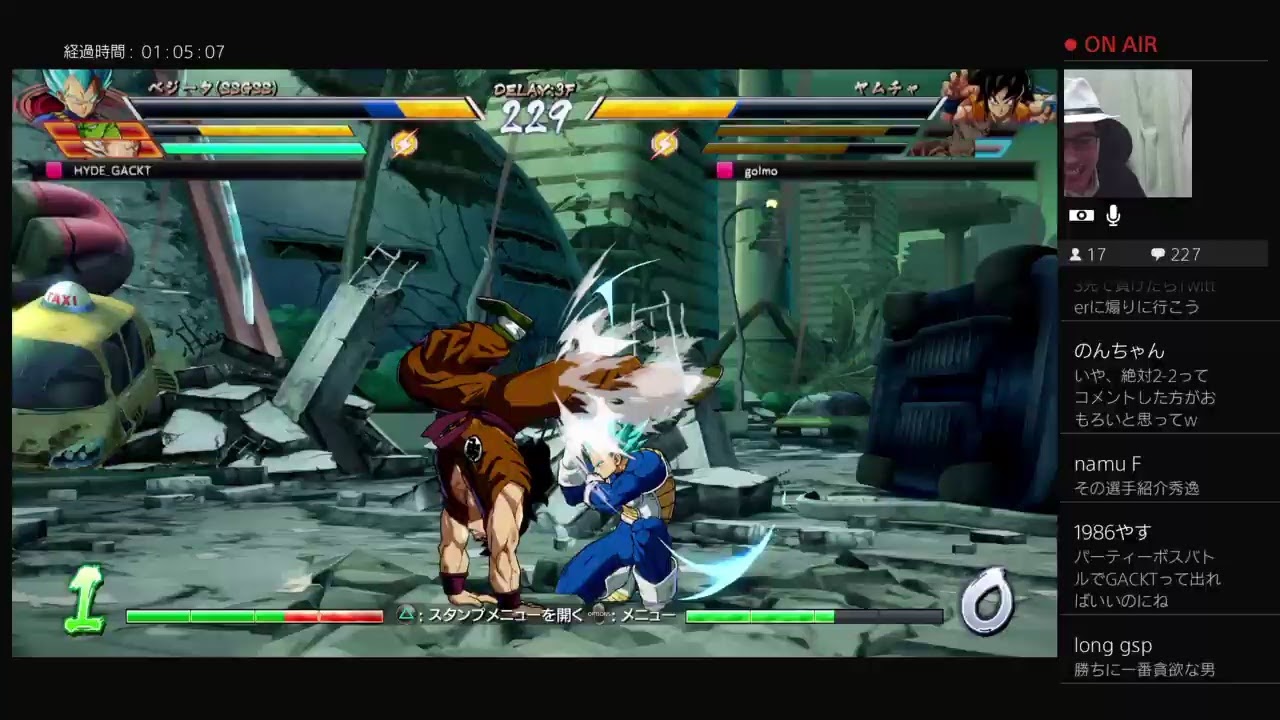Select the メニュー menu option
Screen dimensions: 1280x720
click(x=650, y=615)
